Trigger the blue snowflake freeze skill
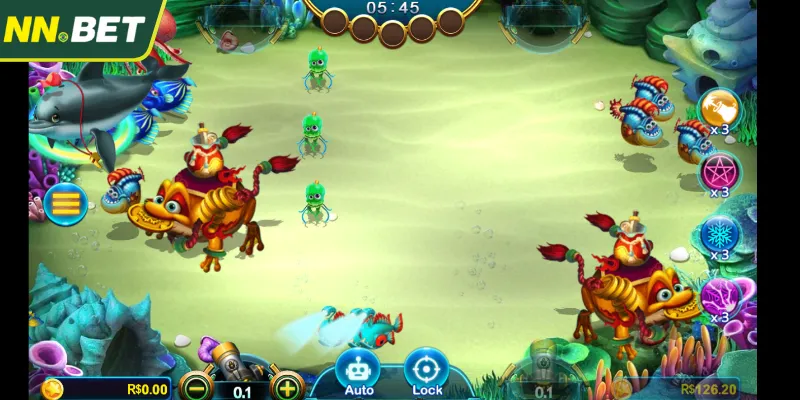Image resolution: width=800 pixels, height=400 pixels. click(x=719, y=234)
